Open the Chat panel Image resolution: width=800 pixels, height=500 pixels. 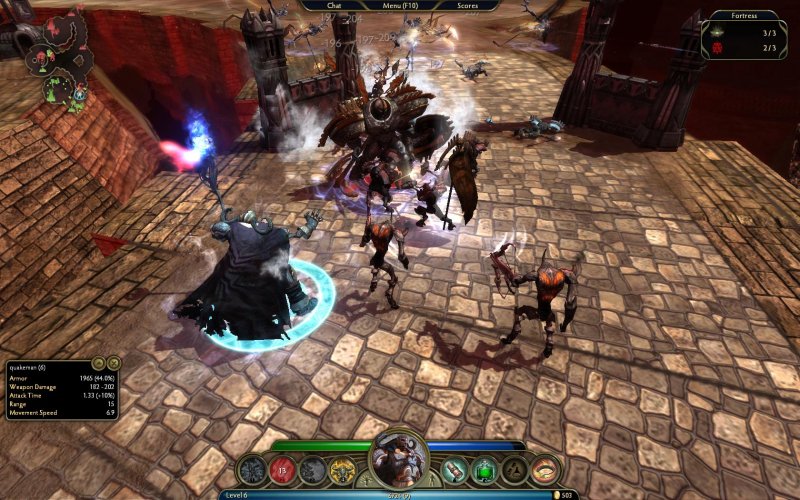(x=334, y=5)
